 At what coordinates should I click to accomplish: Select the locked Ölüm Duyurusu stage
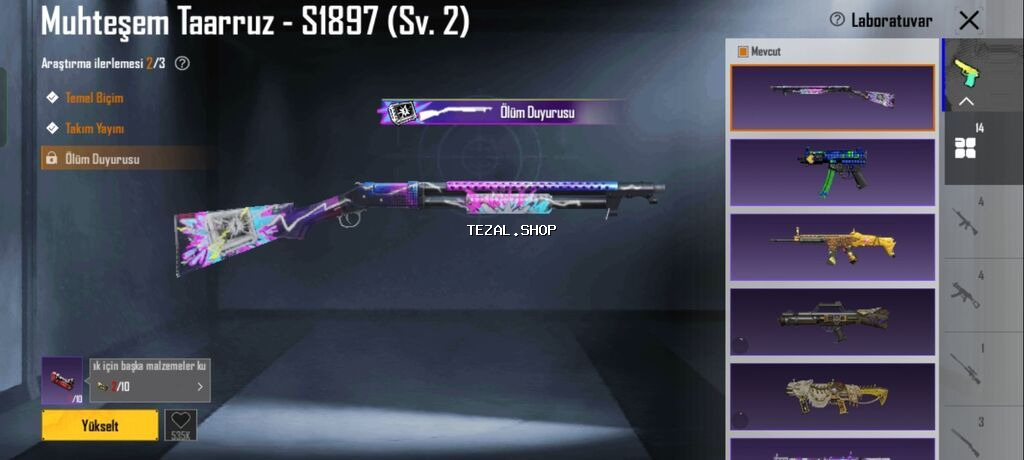[102, 159]
